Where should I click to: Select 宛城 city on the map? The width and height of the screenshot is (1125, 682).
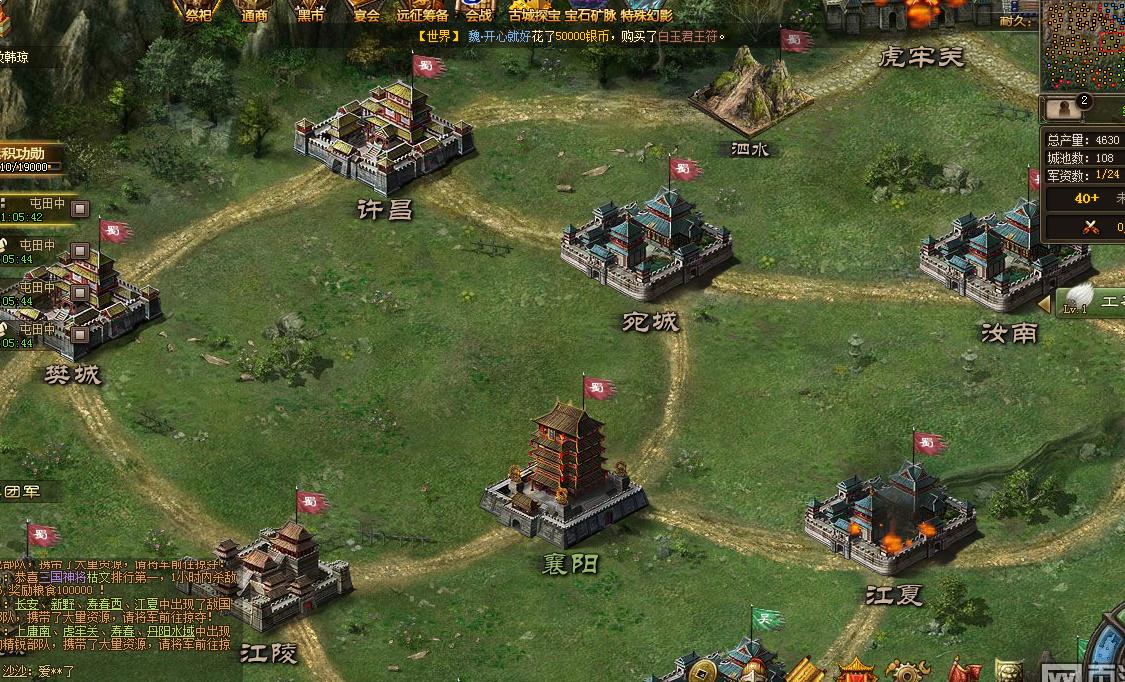tap(648, 243)
